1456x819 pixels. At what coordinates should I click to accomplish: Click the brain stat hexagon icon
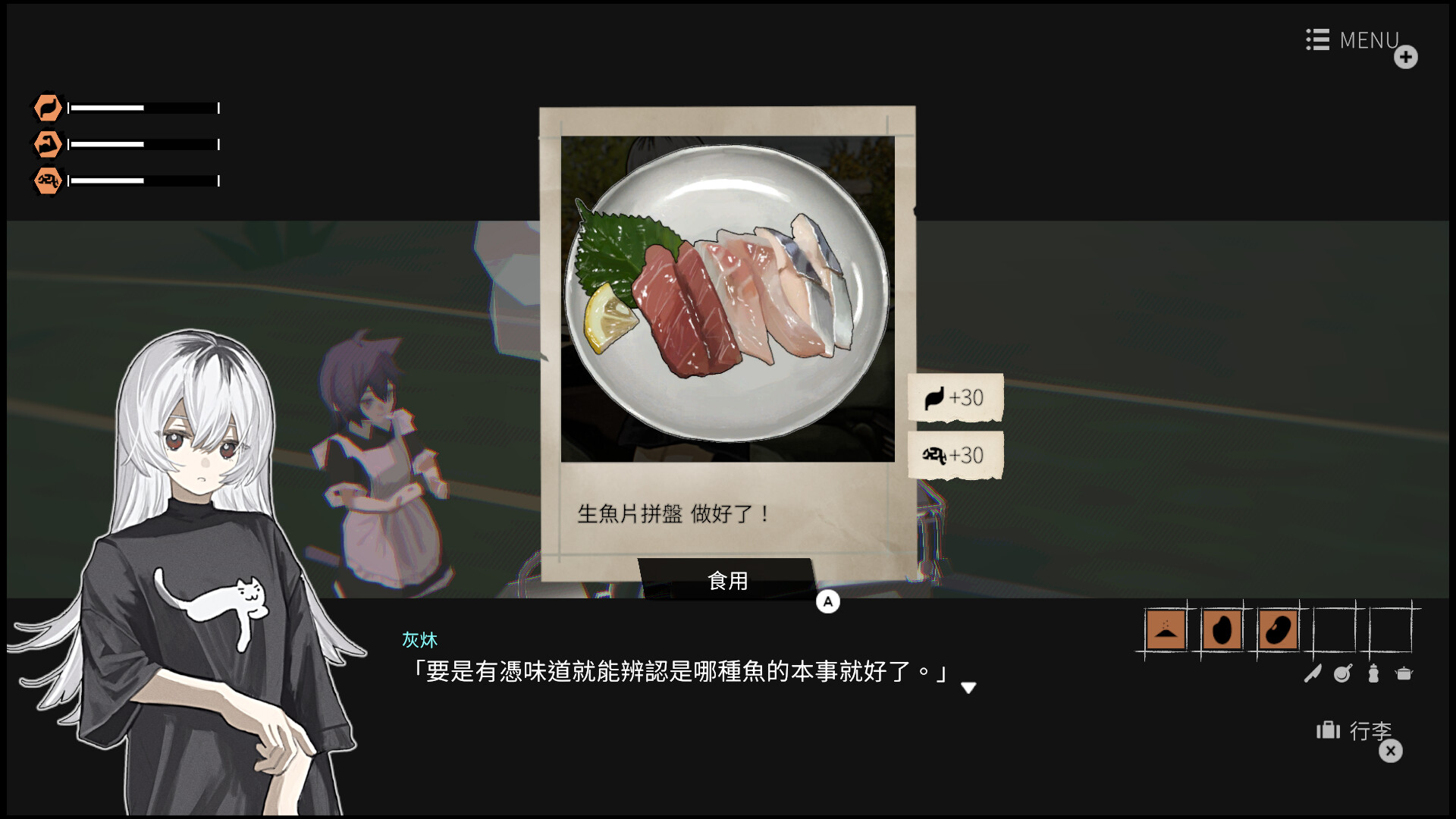(x=47, y=180)
